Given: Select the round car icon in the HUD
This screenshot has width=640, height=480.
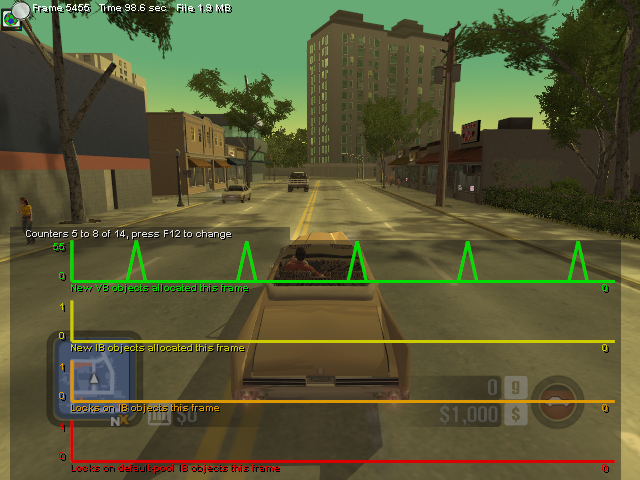Looking at the screenshot, I should point(557,401).
